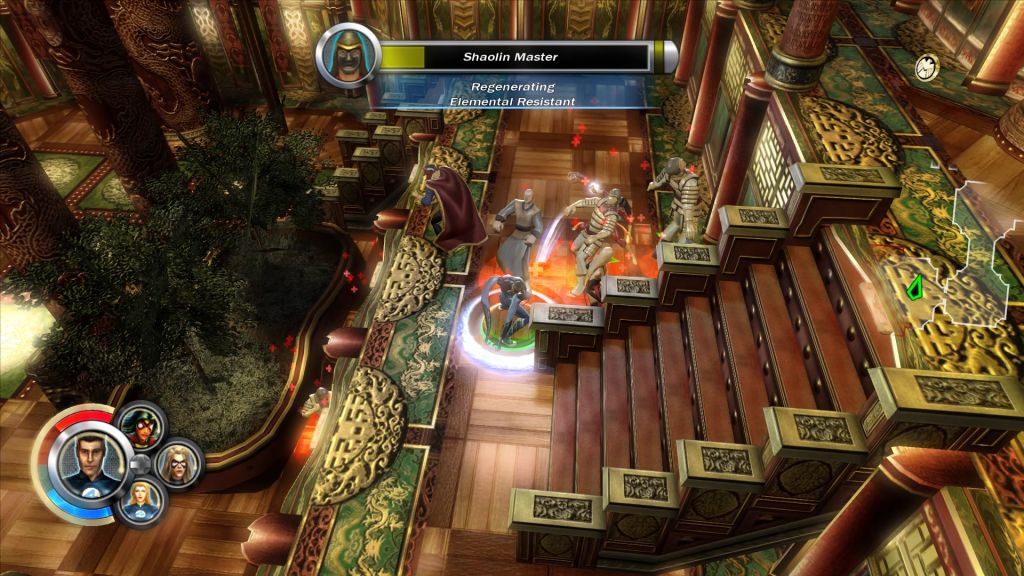Switch to the Spider-Woman portrait

(142, 423)
